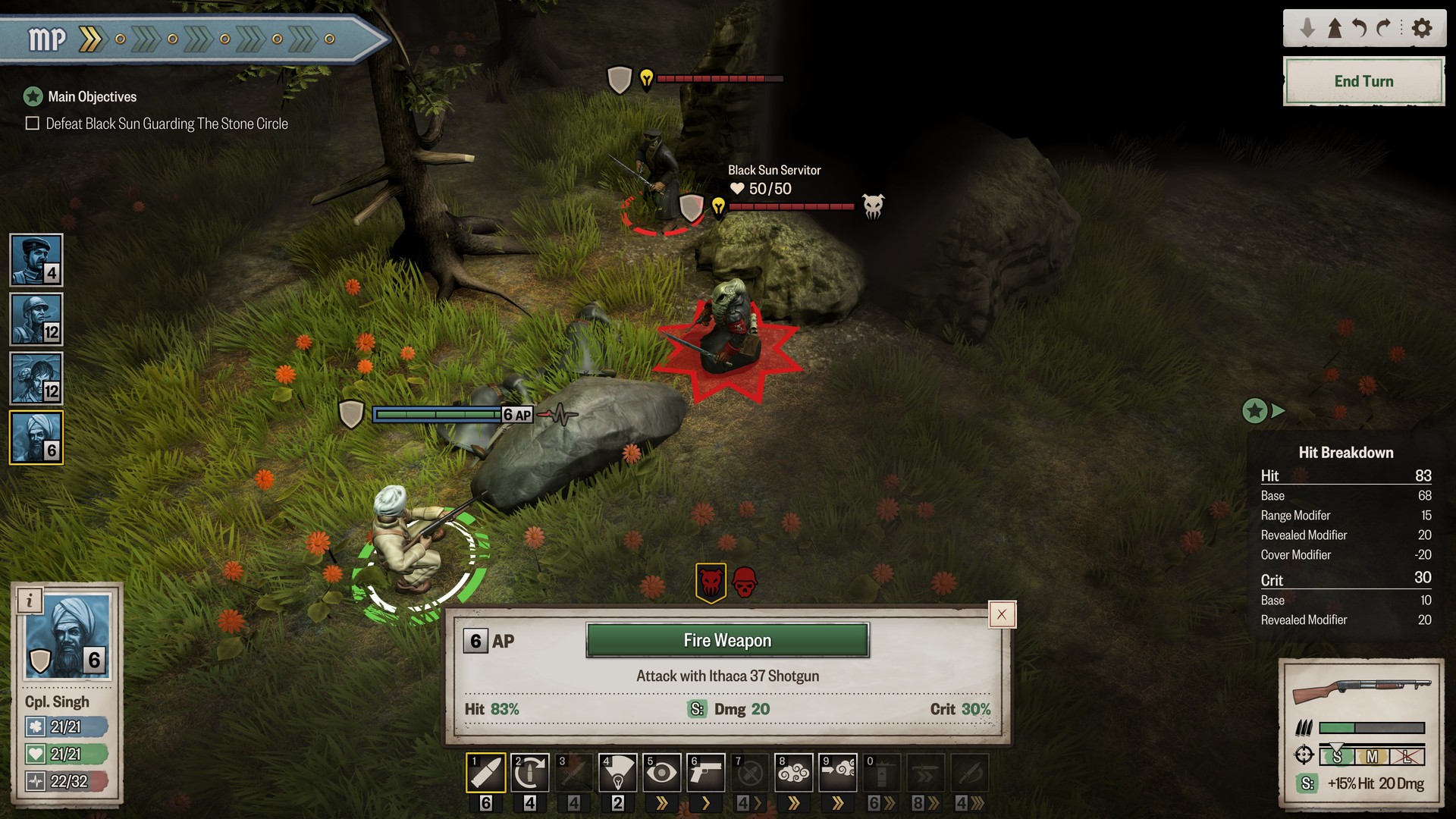Activate the smoke cloud ability in slot 8
This screenshot has height=819, width=1456.
tap(794, 772)
